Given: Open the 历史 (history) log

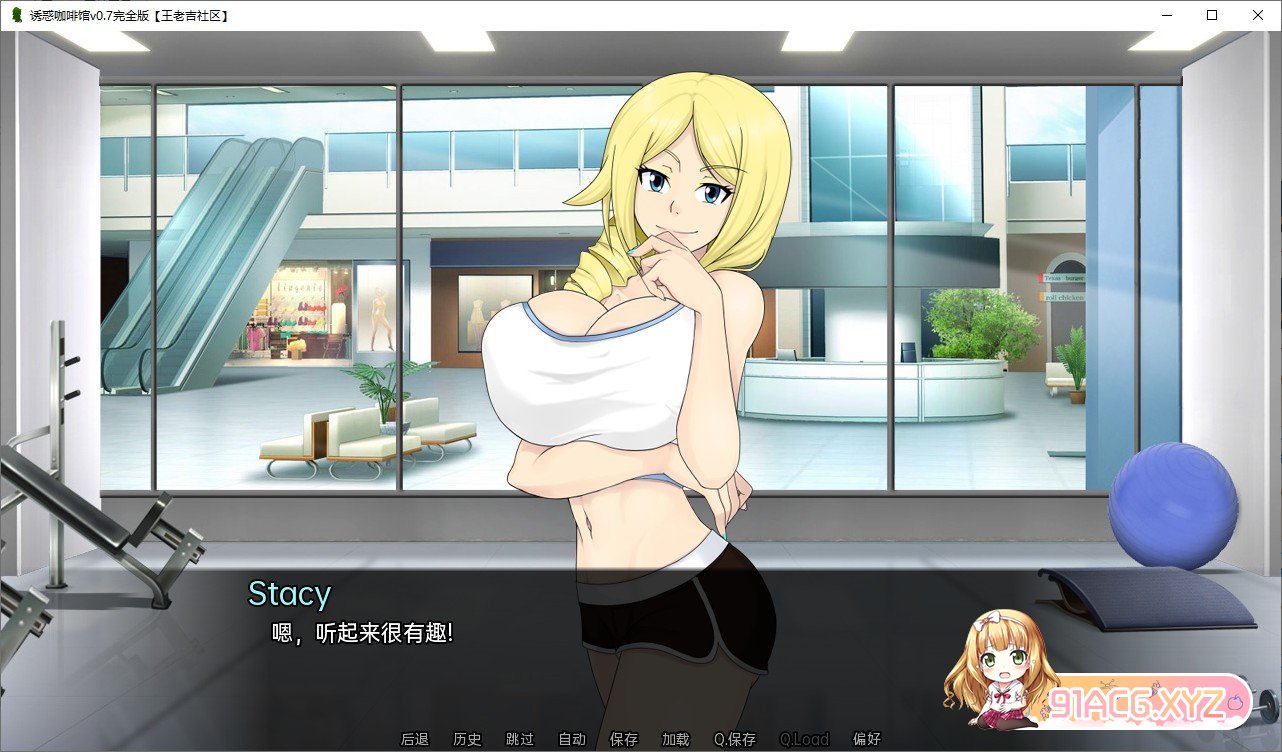Looking at the screenshot, I should [x=467, y=739].
